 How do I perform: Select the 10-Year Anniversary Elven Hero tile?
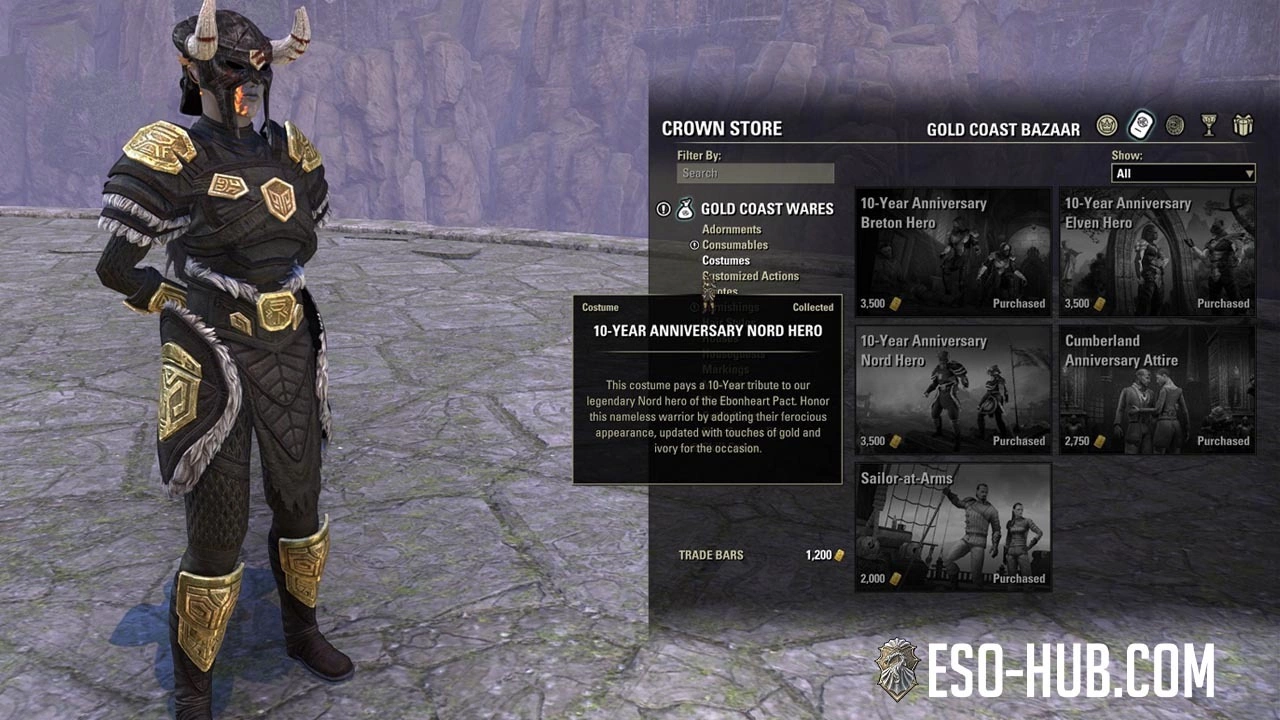click(1157, 252)
